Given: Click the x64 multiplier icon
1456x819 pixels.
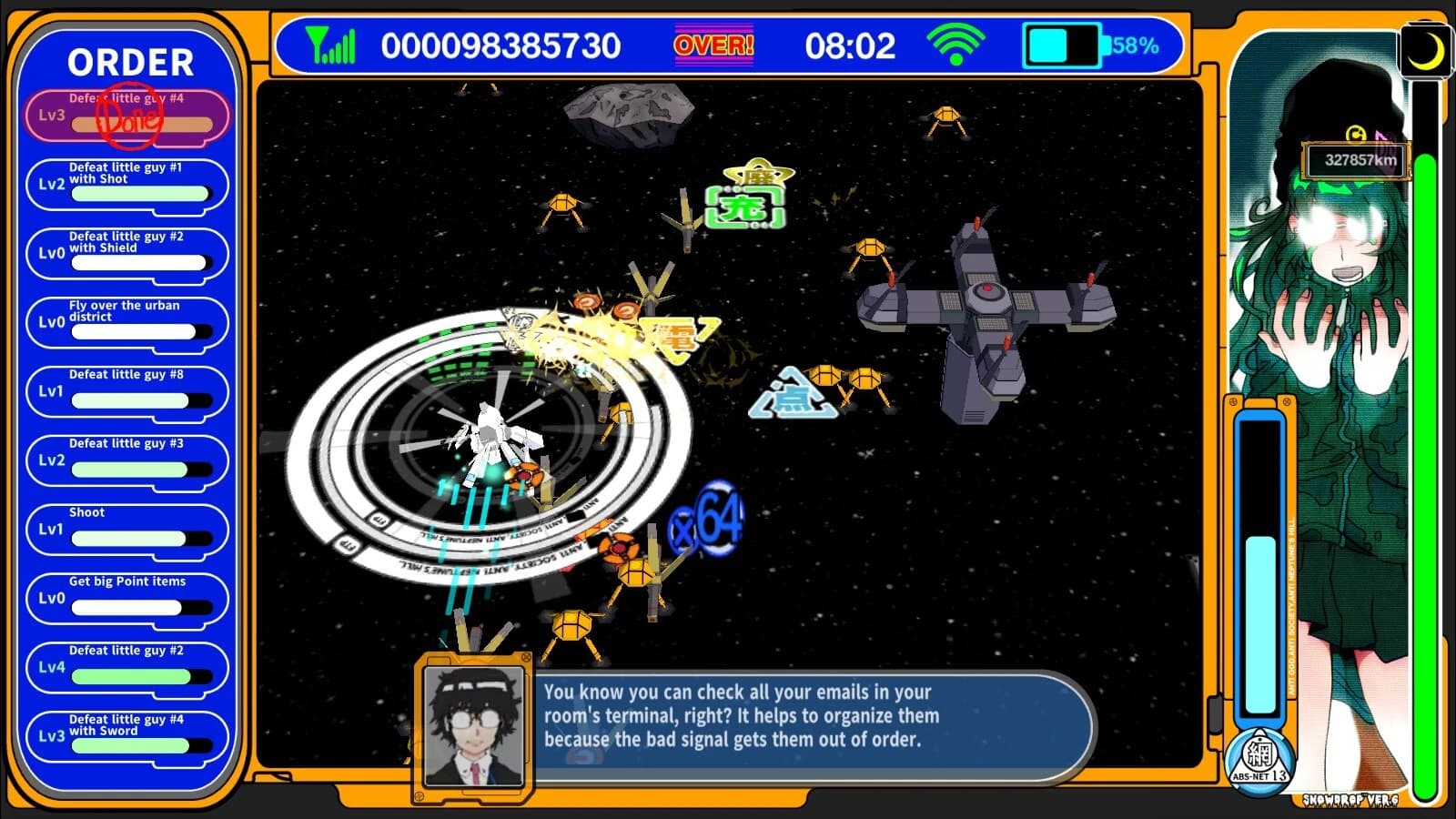Looking at the screenshot, I should (705, 519).
